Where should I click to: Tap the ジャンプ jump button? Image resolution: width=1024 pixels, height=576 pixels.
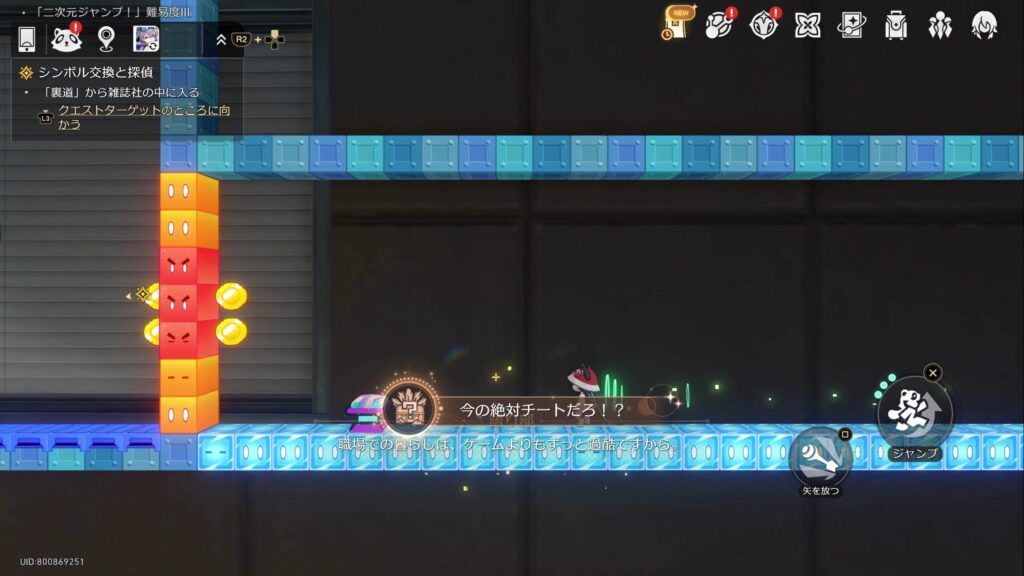(914, 412)
